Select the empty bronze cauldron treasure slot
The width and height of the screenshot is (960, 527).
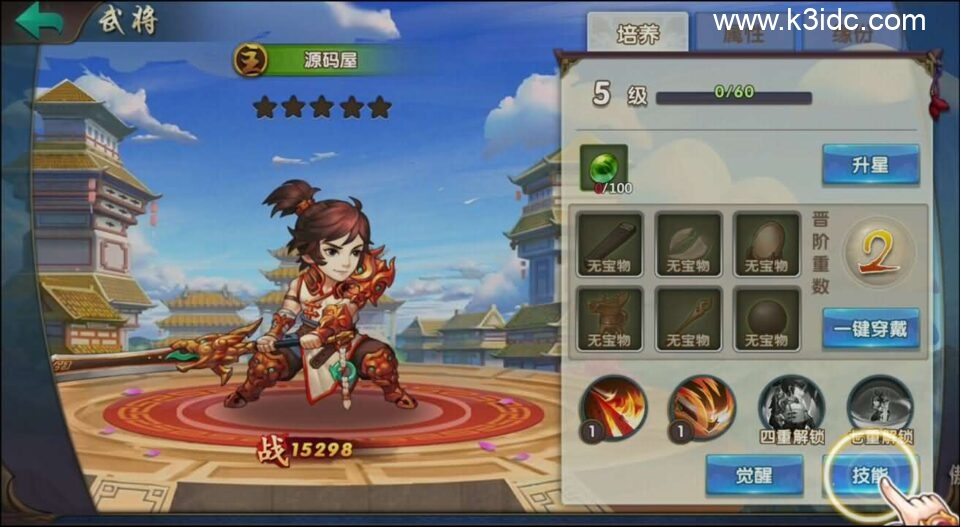point(610,319)
